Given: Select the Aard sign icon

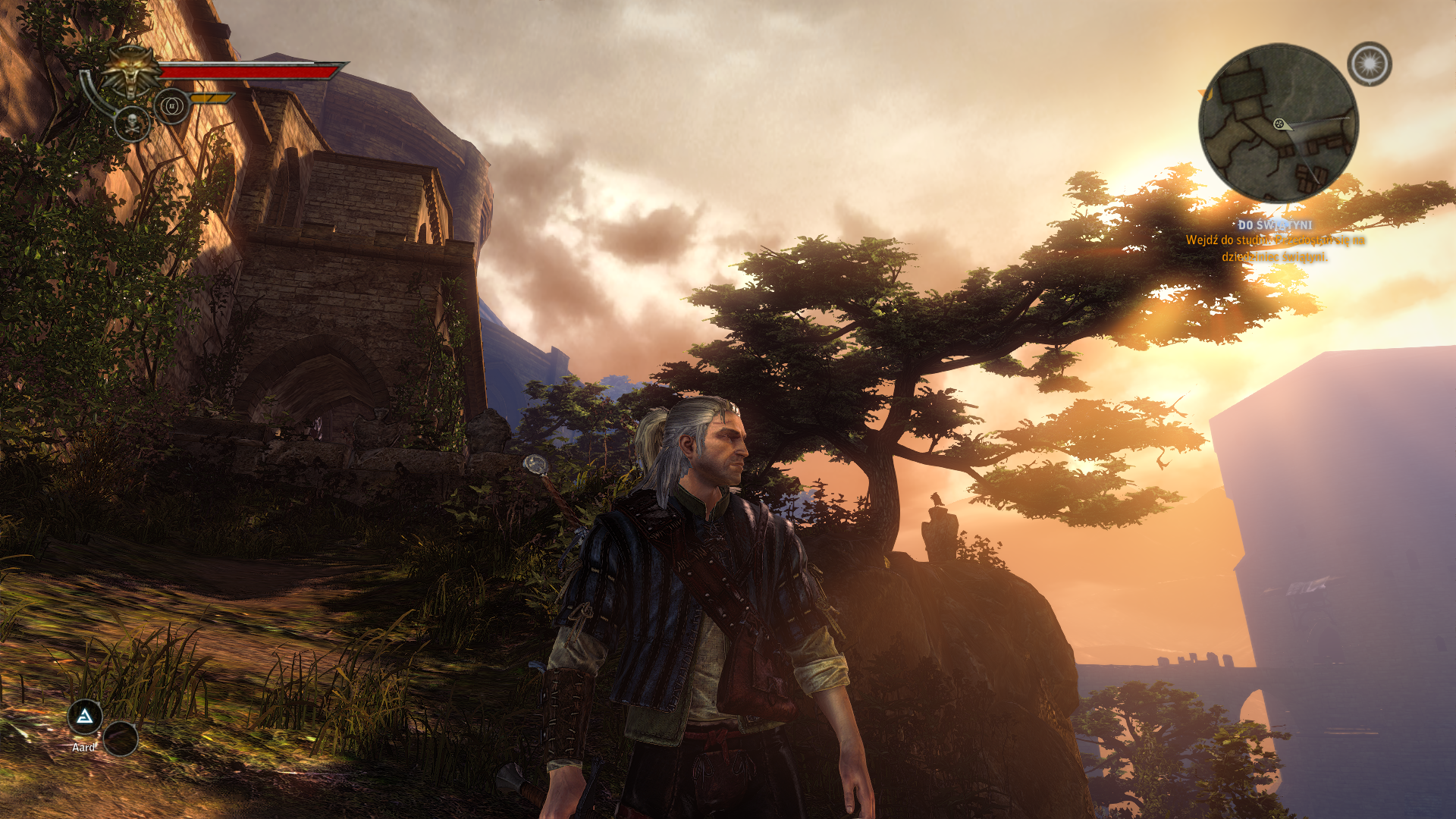Looking at the screenshot, I should (85, 717).
